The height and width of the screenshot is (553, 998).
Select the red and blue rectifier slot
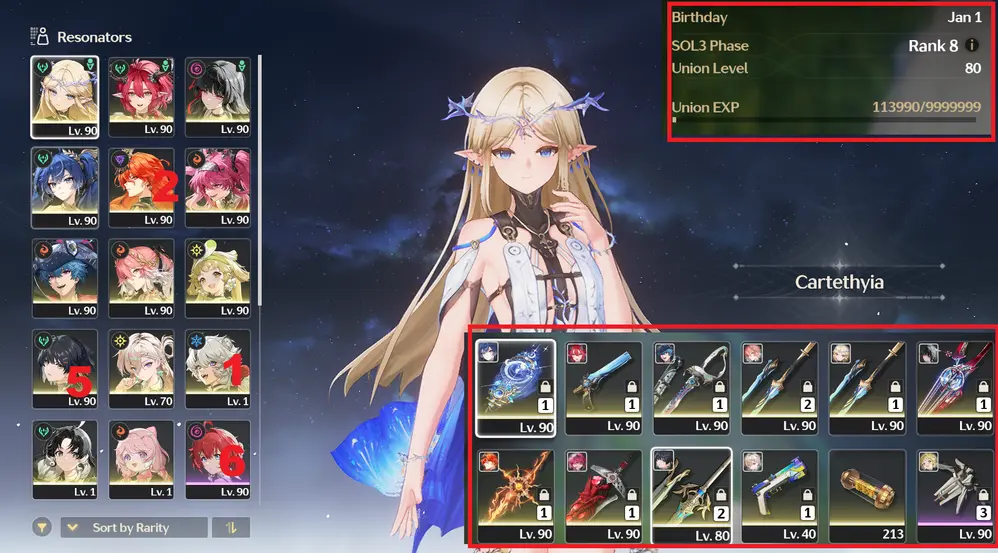[x=955, y=386]
